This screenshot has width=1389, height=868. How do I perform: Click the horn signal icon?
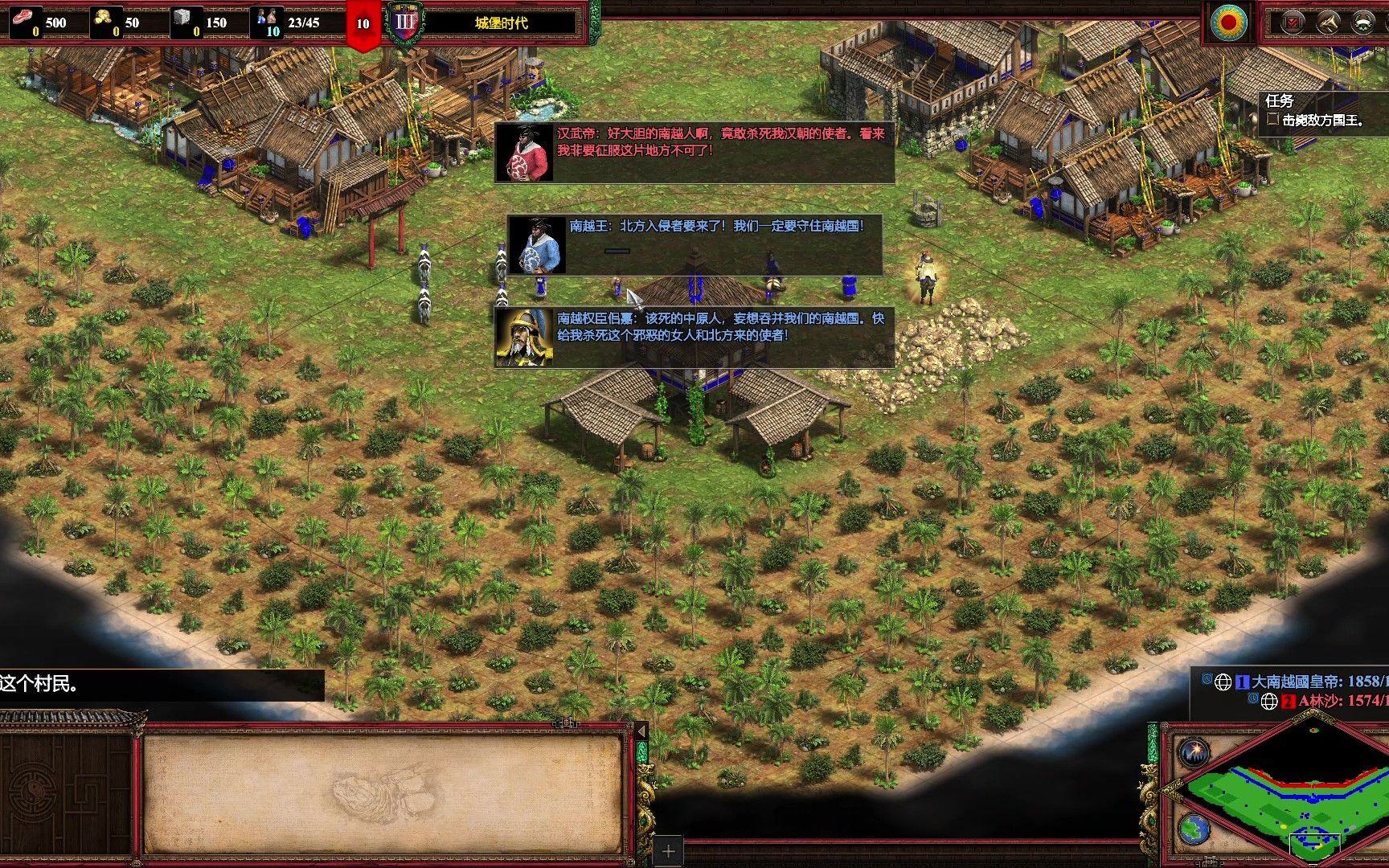coord(1328,23)
